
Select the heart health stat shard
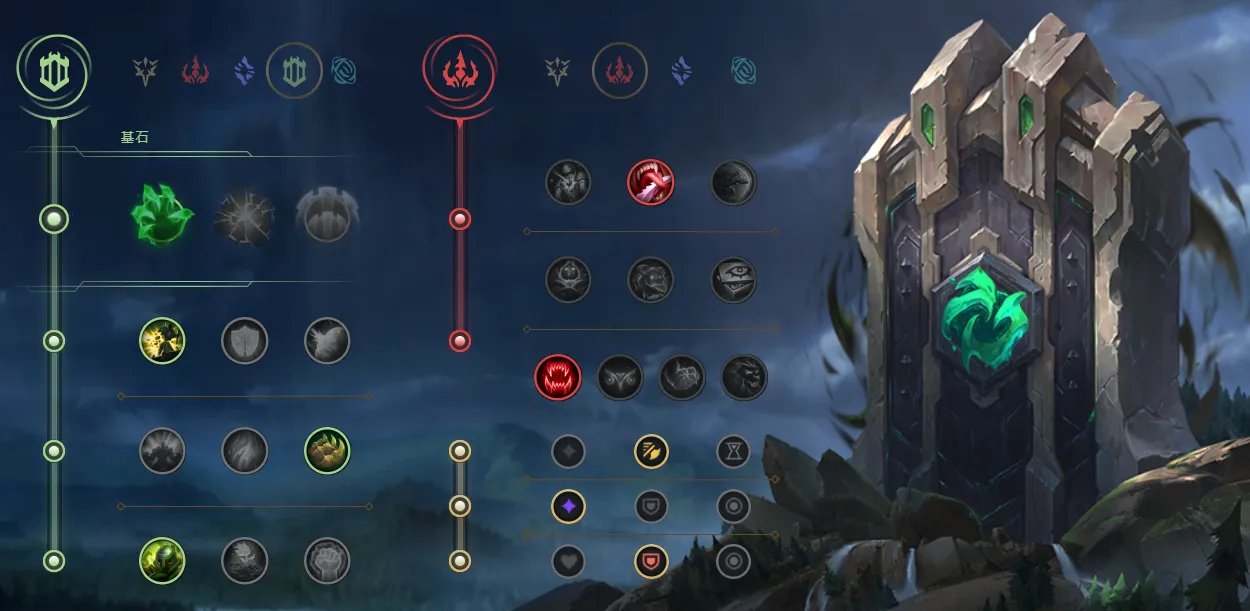(x=568, y=561)
